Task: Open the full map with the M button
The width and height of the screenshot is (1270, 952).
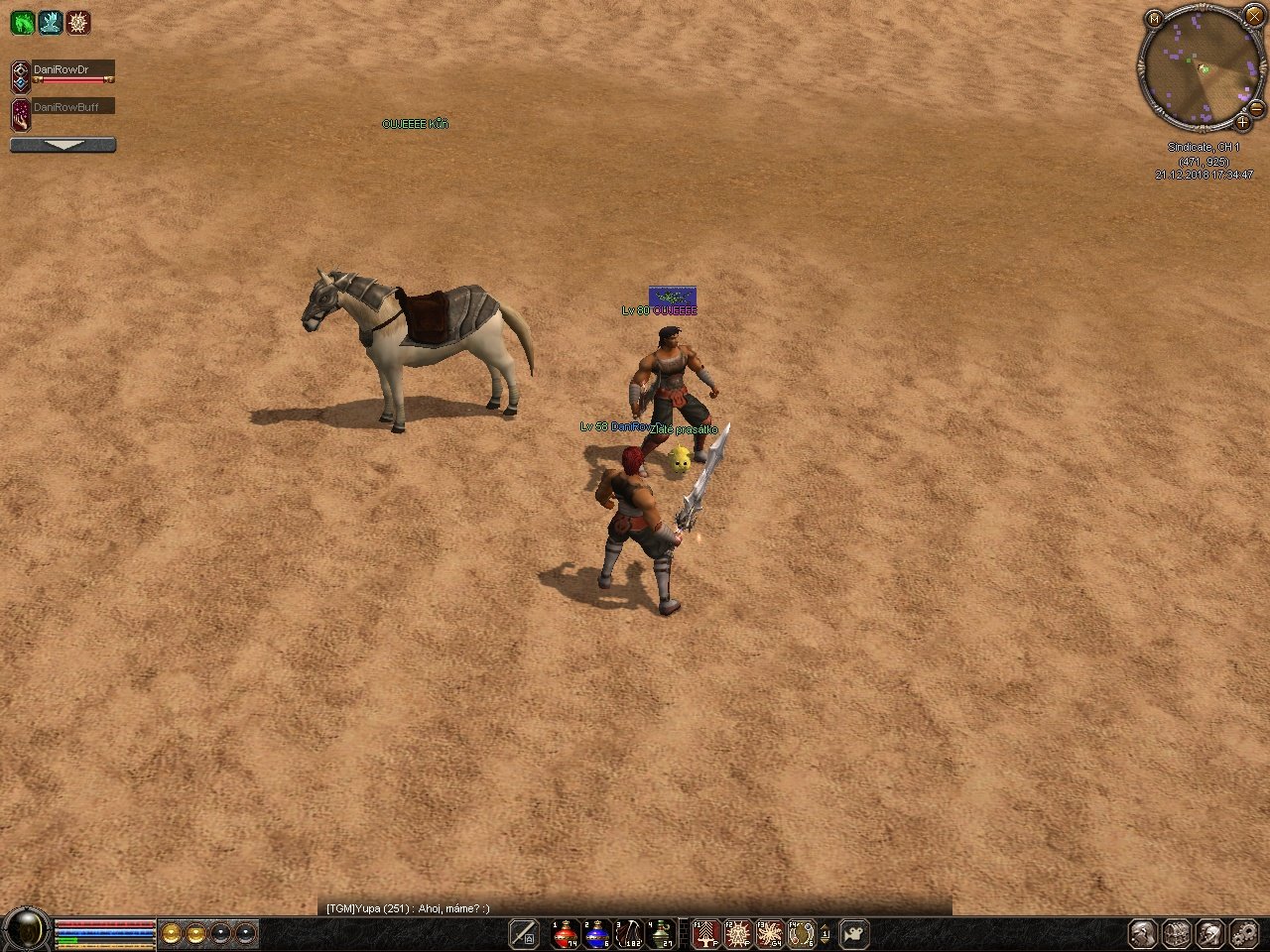Action: tap(1154, 18)
